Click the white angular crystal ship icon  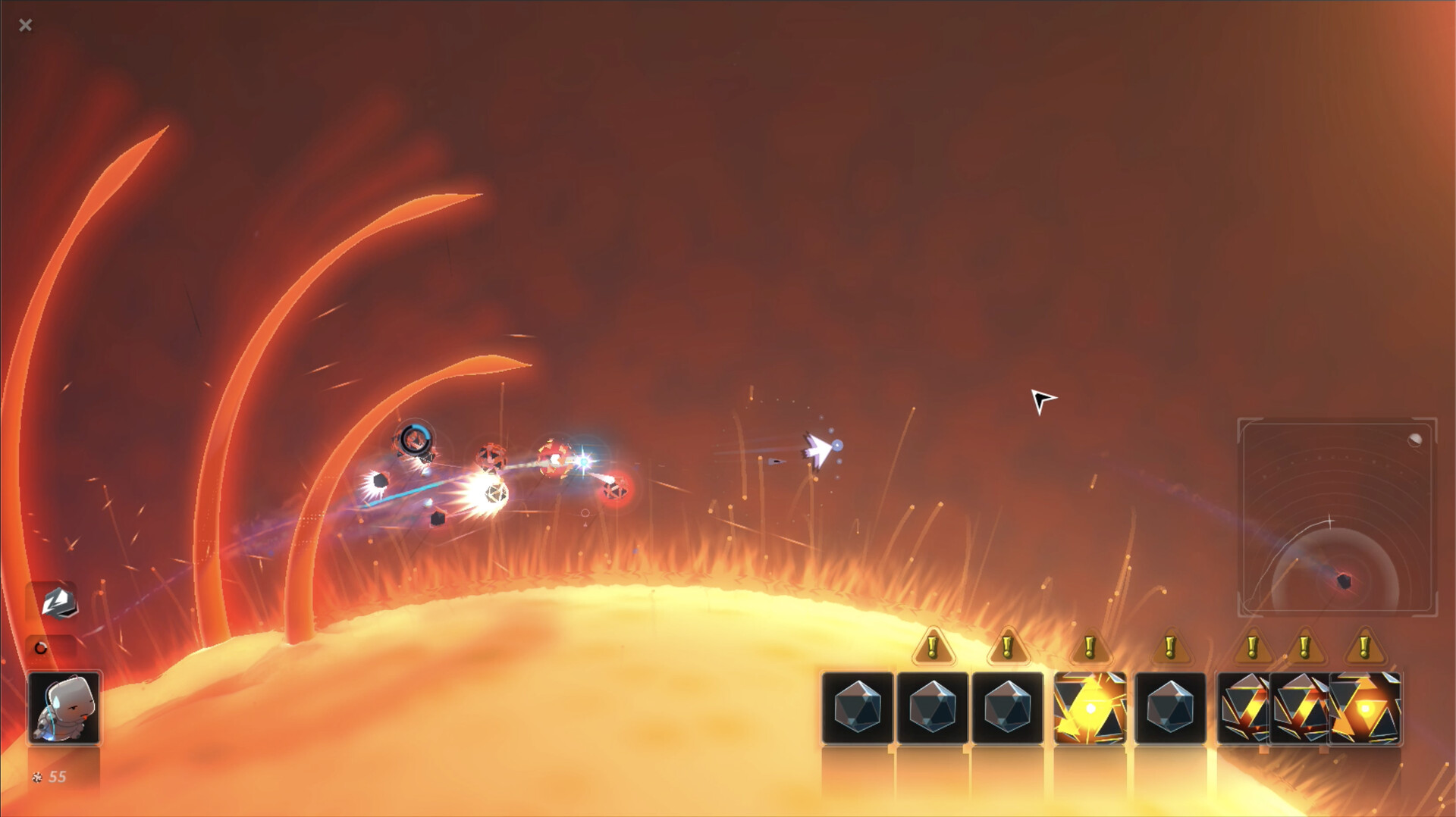[58, 603]
